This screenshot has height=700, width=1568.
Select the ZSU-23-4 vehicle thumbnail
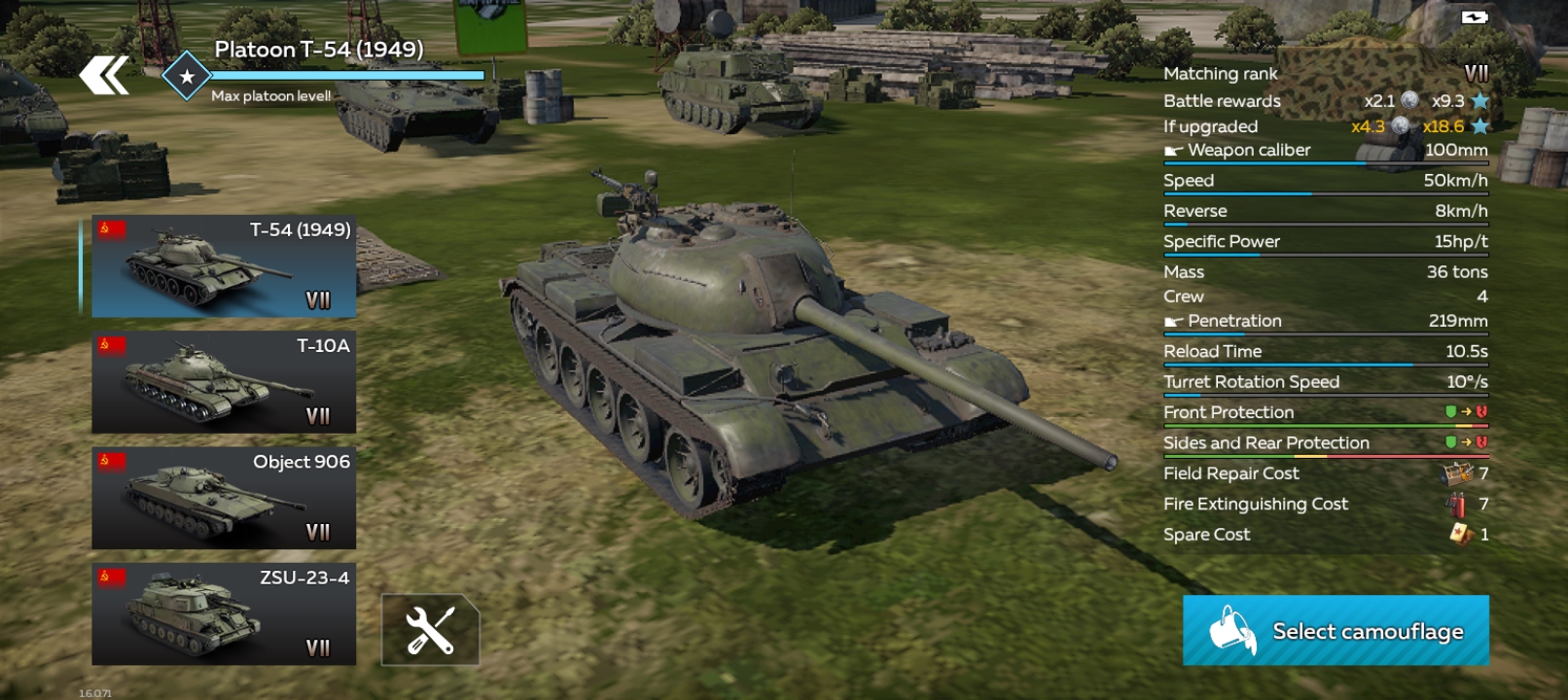coord(223,612)
